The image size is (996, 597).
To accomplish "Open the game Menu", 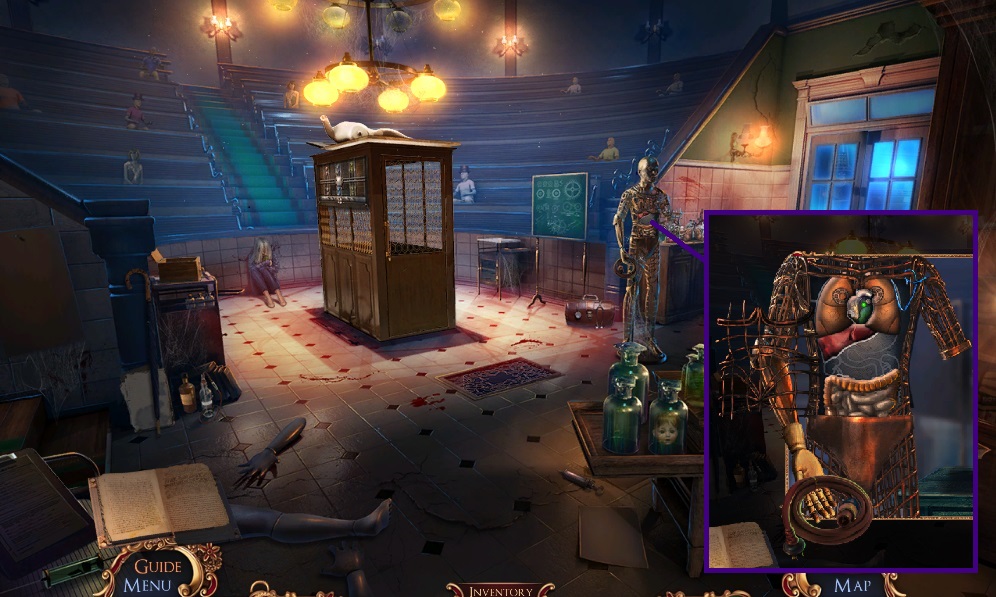I will tap(148, 586).
